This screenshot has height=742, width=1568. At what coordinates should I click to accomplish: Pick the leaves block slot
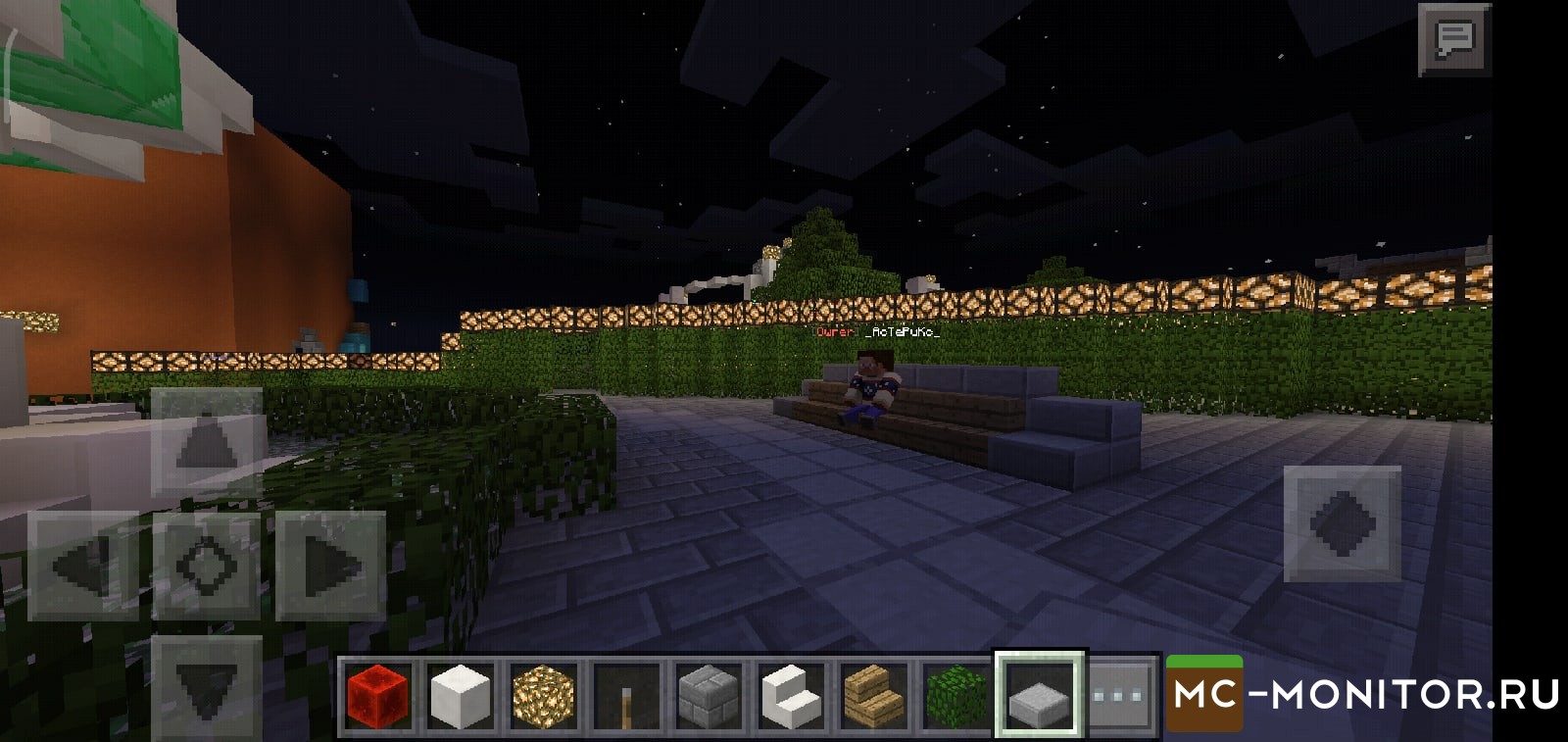tap(955, 695)
